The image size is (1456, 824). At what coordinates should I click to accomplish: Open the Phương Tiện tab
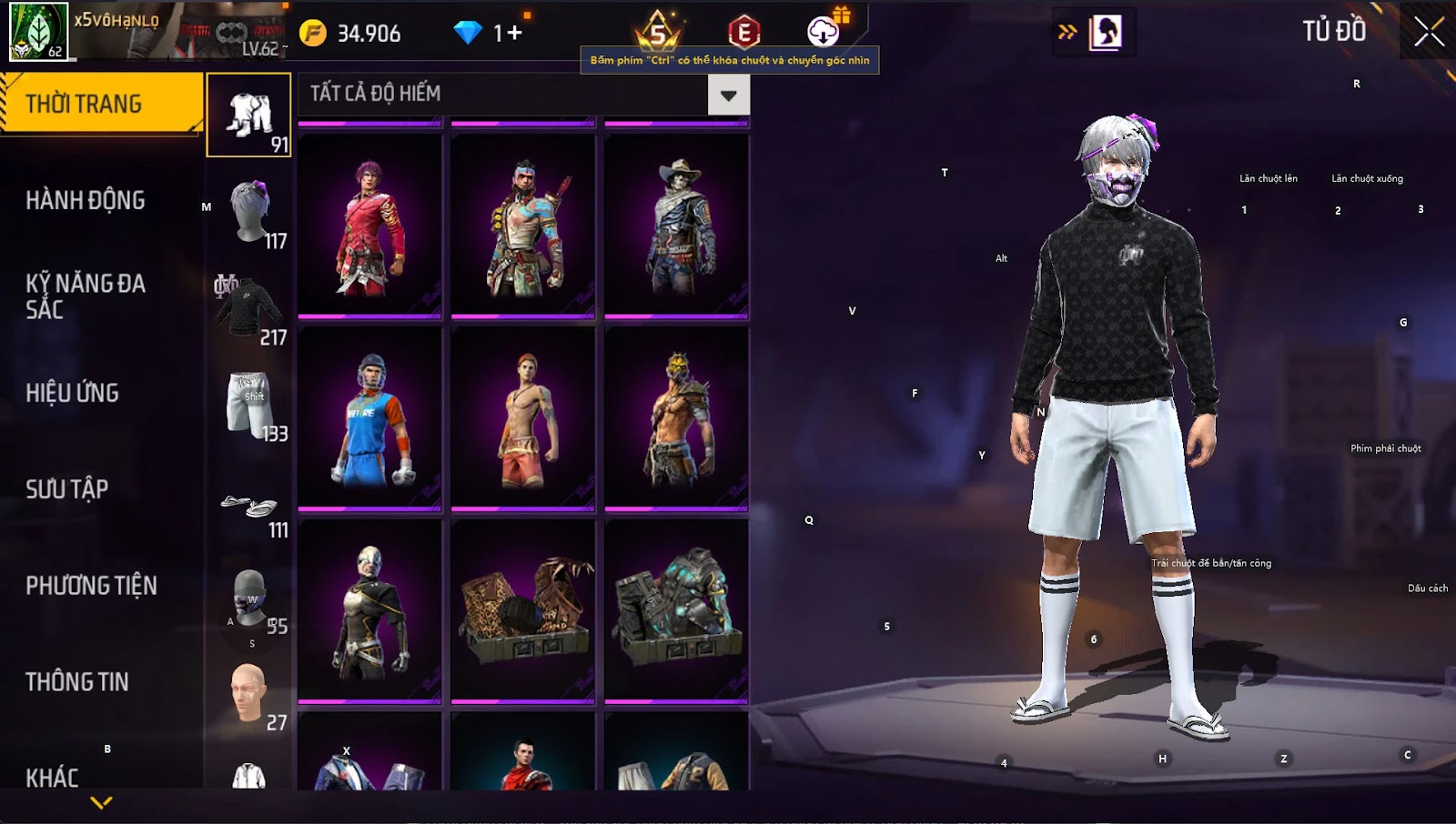(x=91, y=586)
